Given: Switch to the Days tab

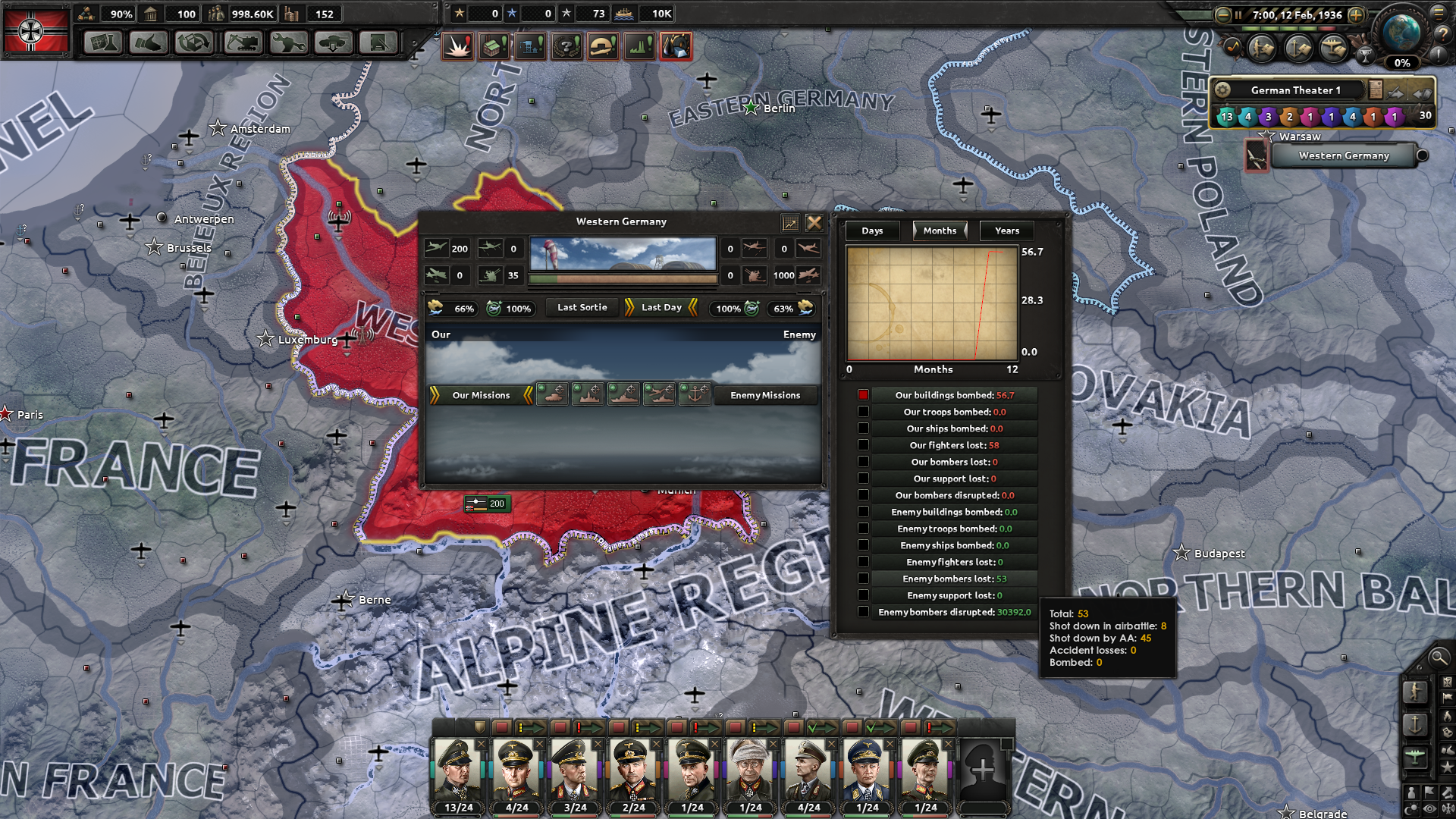Looking at the screenshot, I should pyautogui.click(x=871, y=231).
